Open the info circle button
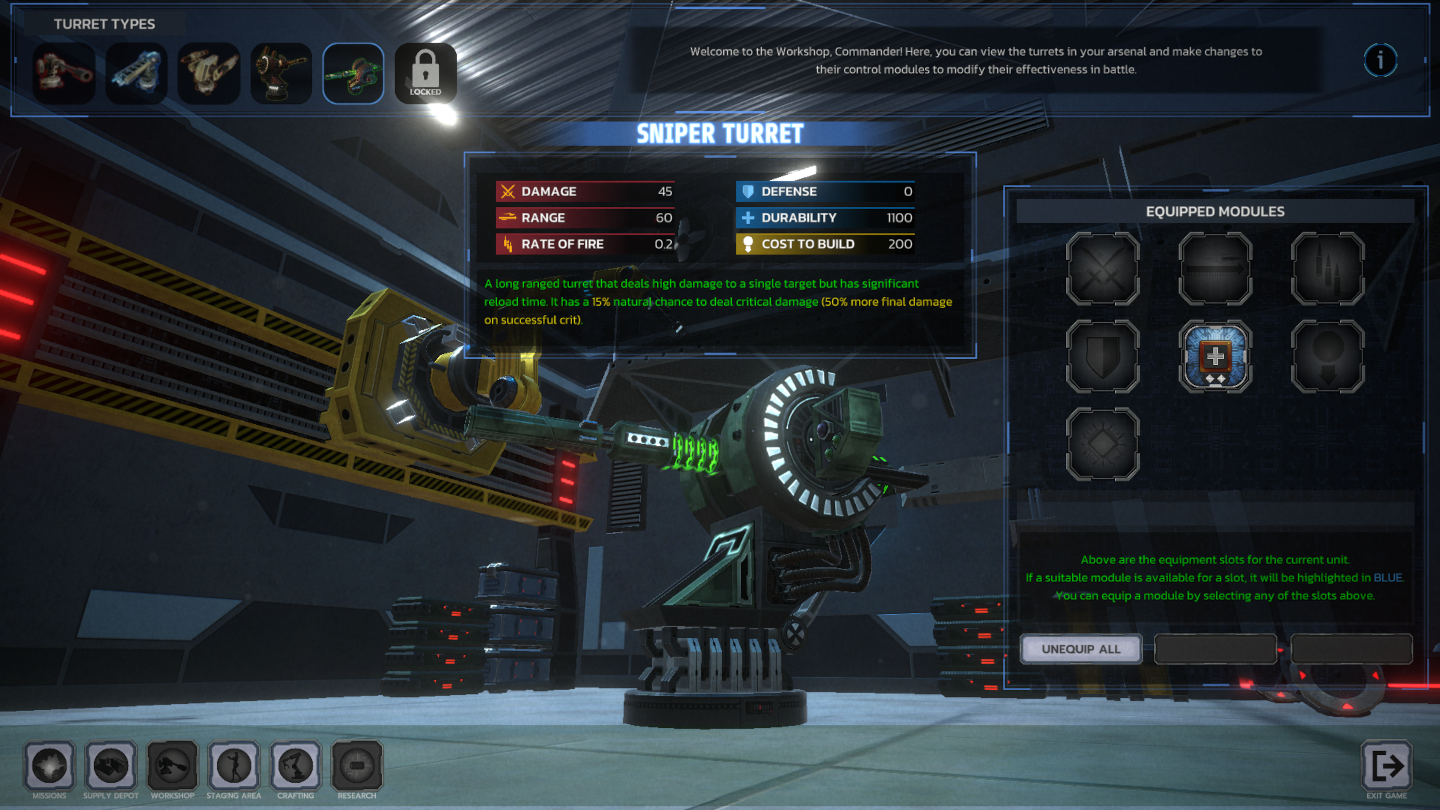 [x=1381, y=60]
